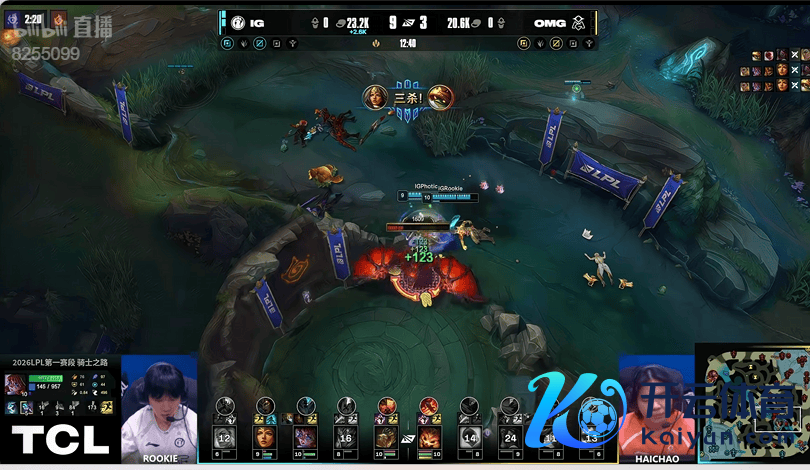810x470 pixels.
Task: Select the greyed-out portrait showing respawn timer 16
Action: click(x=345, y=437)
